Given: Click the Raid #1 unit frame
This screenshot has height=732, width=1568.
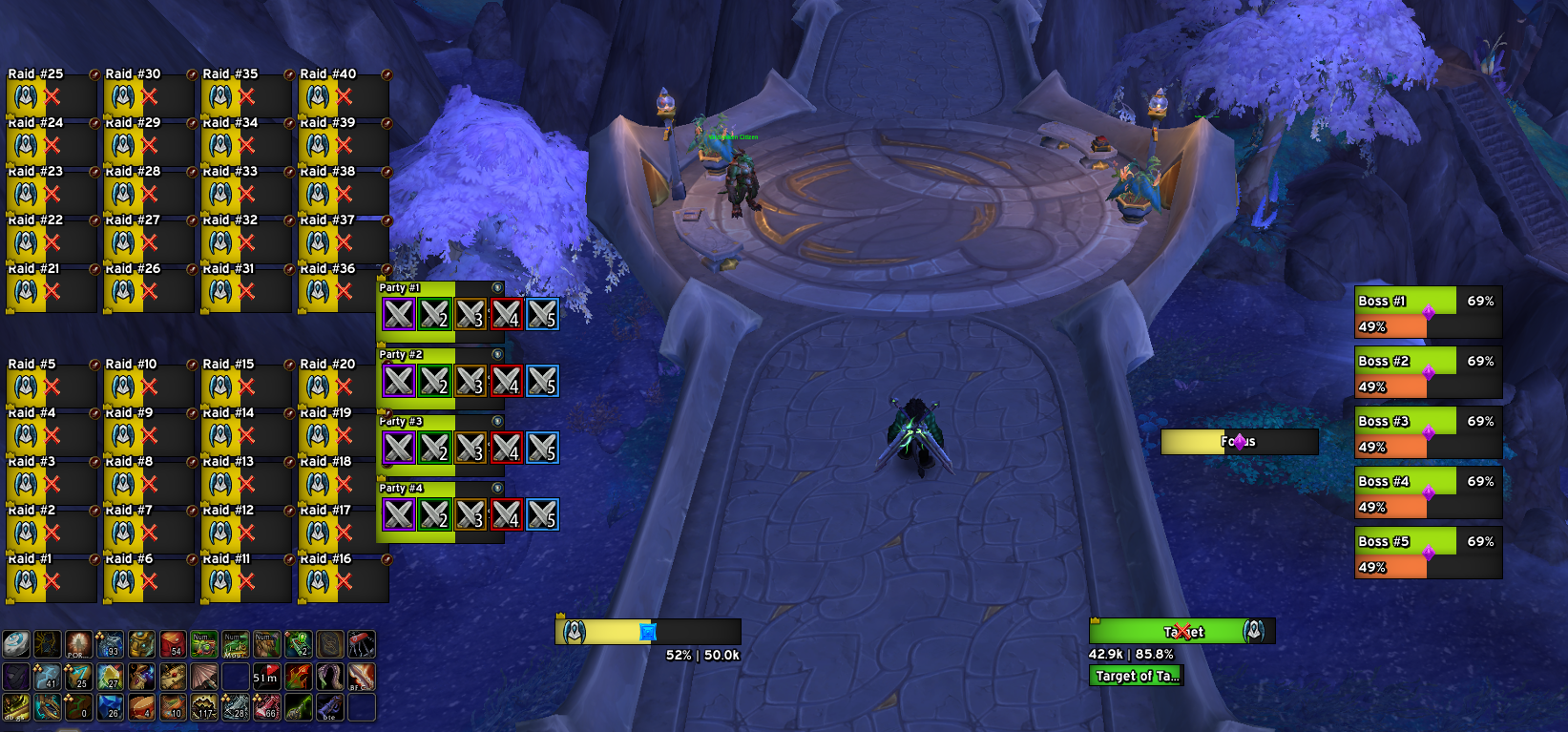Looking at the screenshot, I should (51, 580).
